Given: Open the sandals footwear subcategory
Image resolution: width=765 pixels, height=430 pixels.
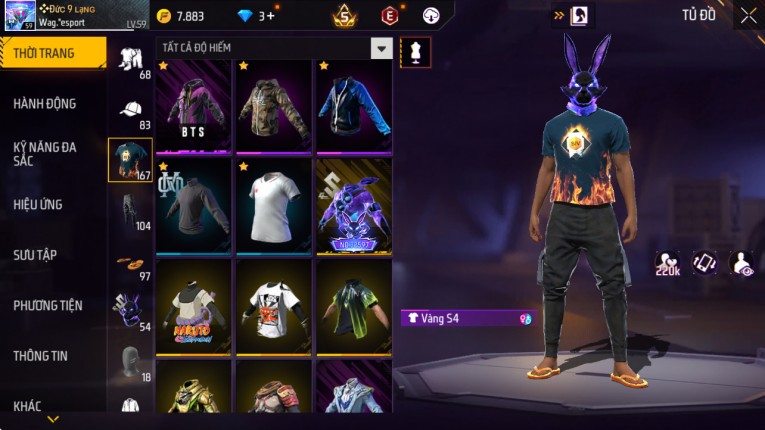Looking at the screenshot, I should tap(130, 263).
